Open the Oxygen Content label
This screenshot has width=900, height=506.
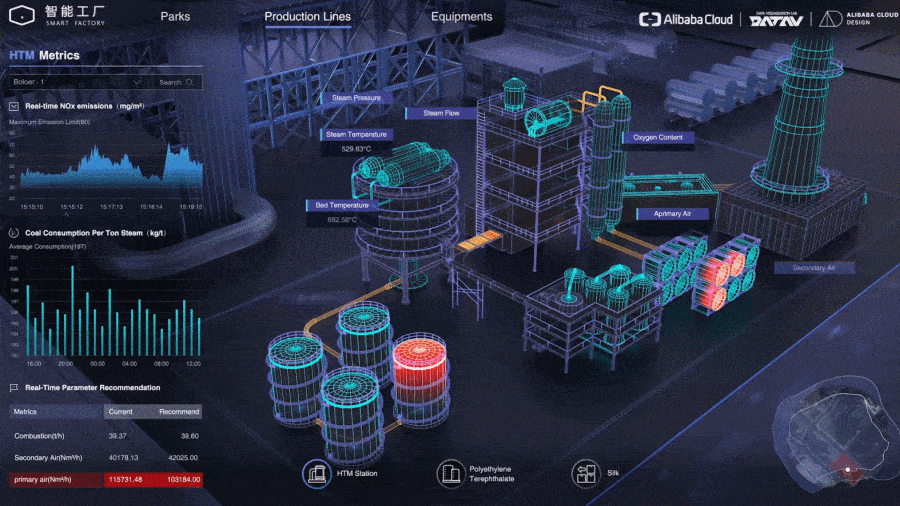click(658, 137)
